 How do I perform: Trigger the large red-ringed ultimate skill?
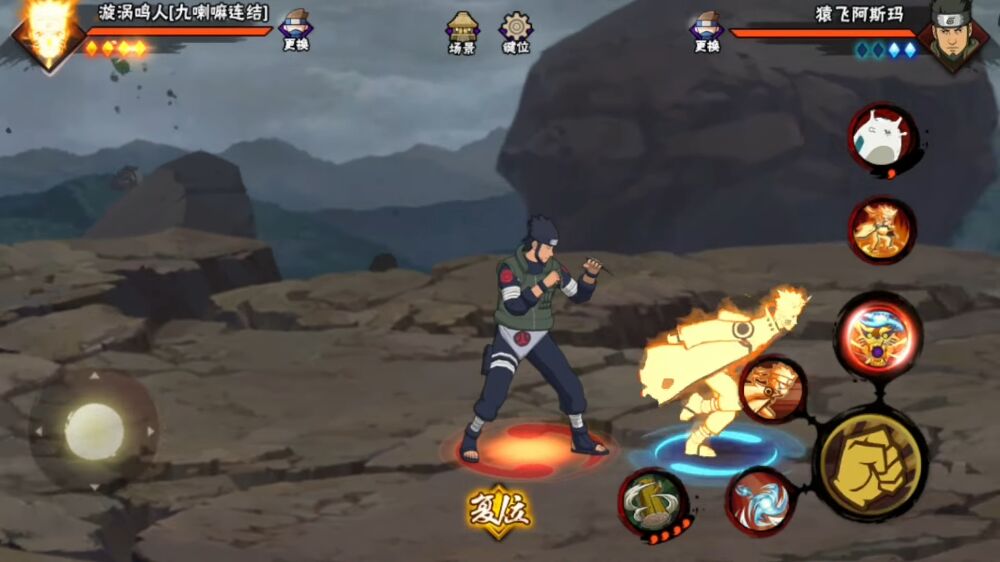[x=878, y=337]
